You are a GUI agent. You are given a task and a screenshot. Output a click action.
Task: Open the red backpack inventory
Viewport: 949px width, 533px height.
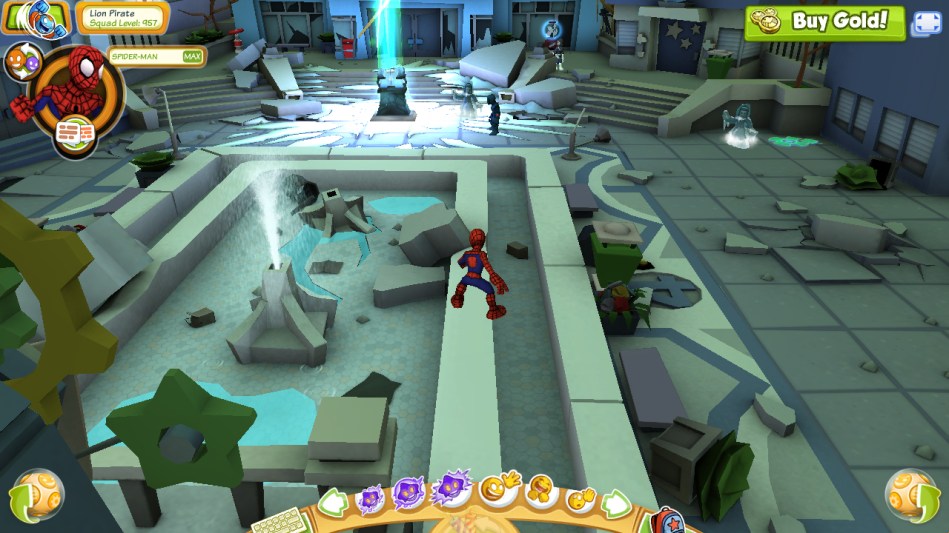pos(667,522)
